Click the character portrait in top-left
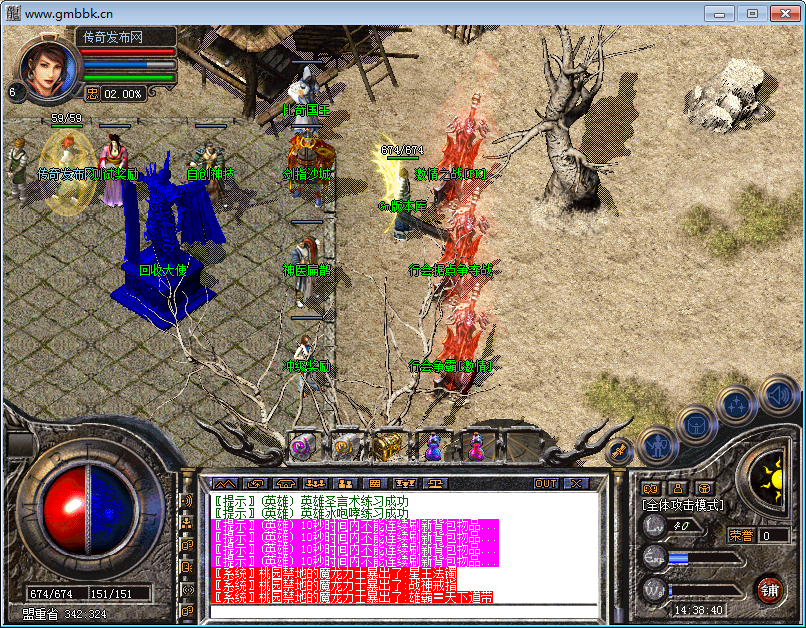806x628 pixels. coord(44,67)
